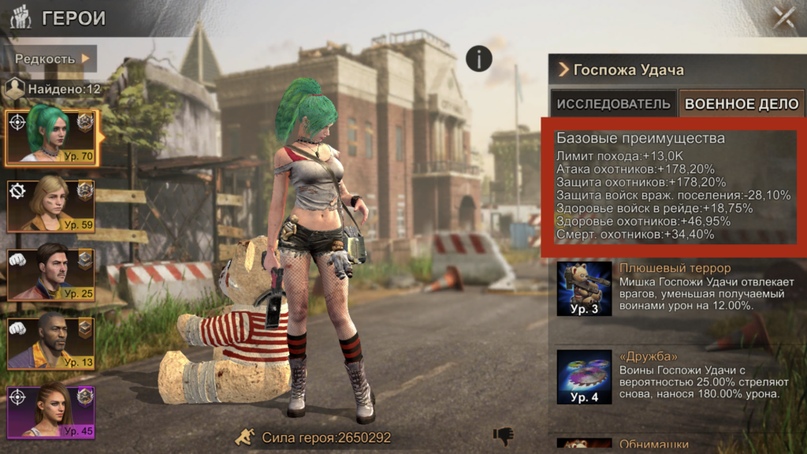Close the Heroes screen
Viewport: 807px width, 454px height.
784,16
